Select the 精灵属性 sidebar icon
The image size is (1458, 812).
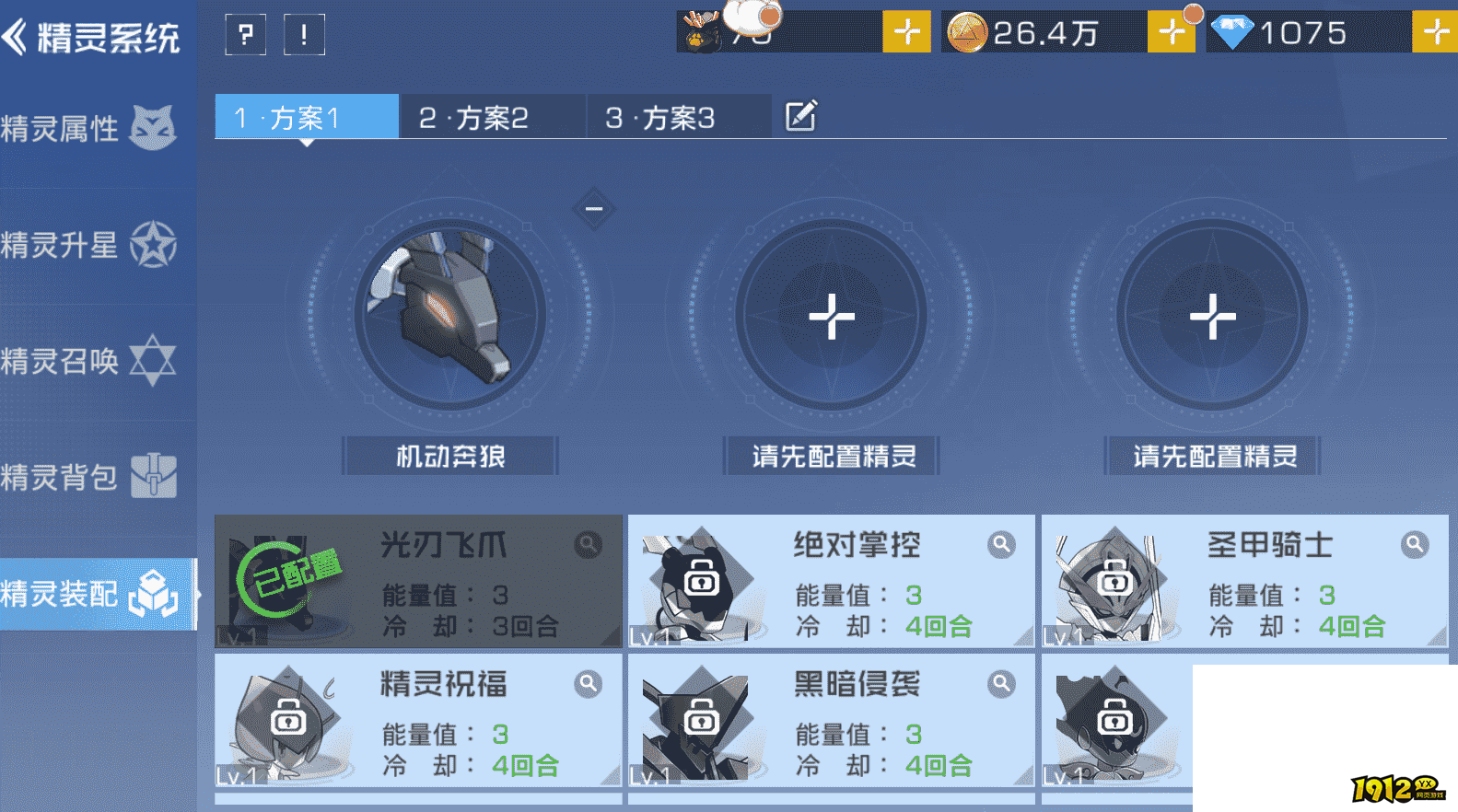point(153,128)
